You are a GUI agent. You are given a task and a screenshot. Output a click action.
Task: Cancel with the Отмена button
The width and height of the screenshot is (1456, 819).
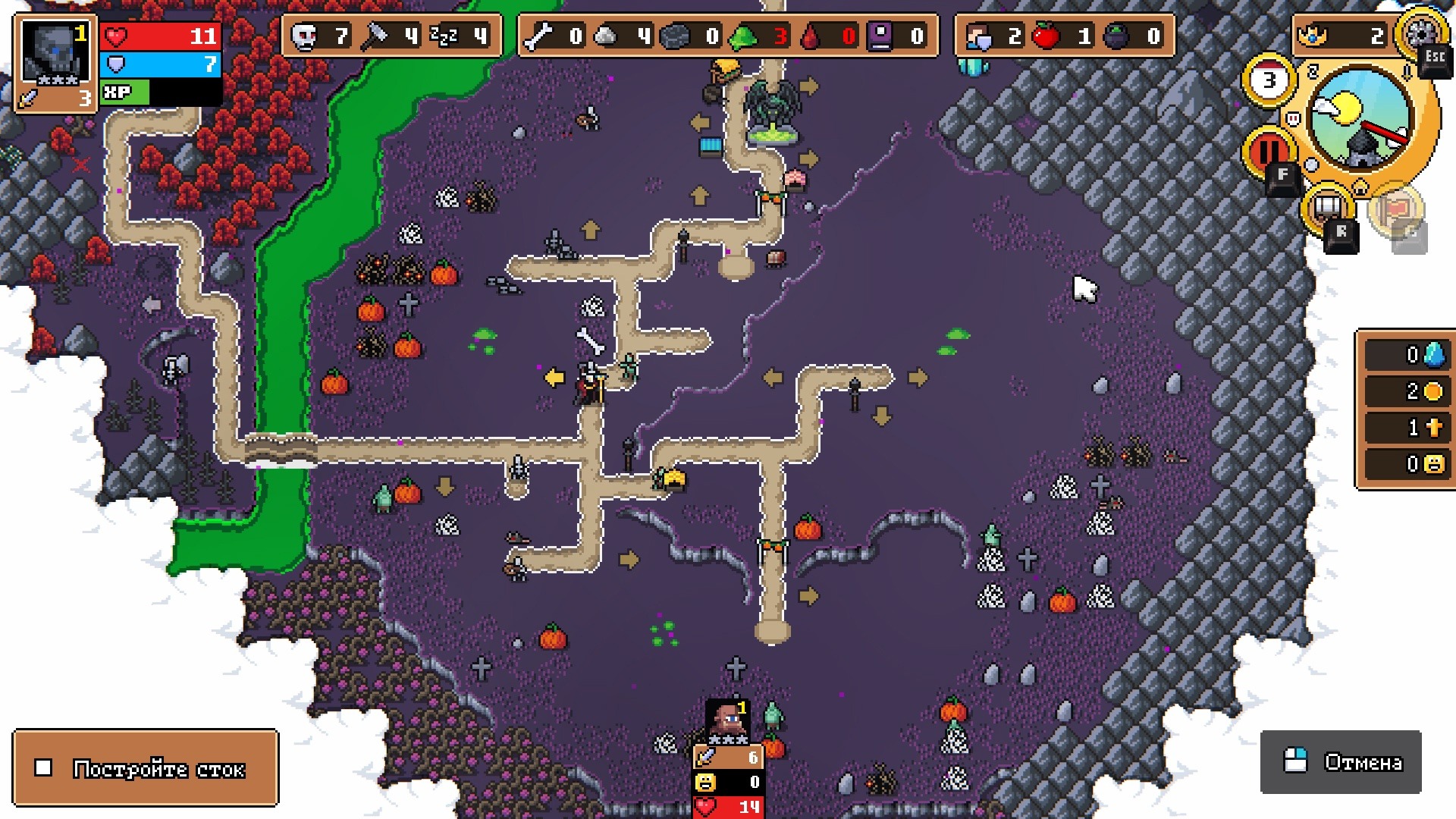[x=1341, y=761]
